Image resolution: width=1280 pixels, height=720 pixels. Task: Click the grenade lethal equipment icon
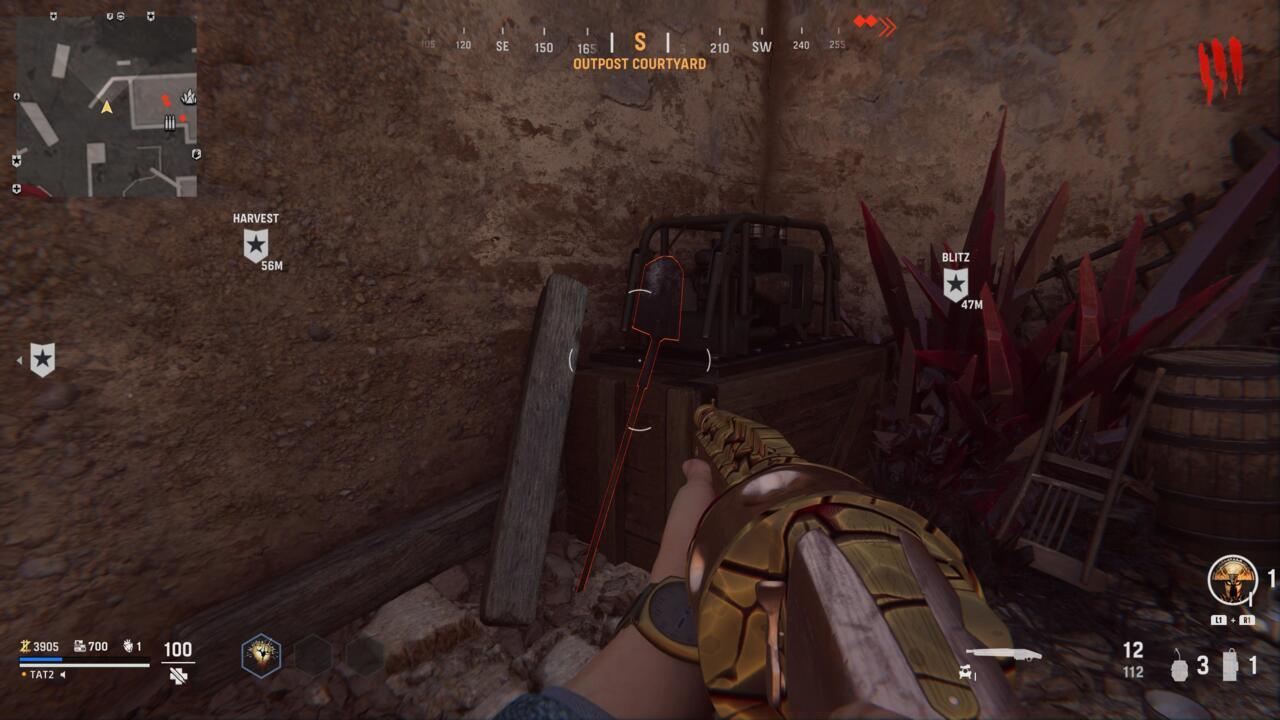[x=1179, y=668]
